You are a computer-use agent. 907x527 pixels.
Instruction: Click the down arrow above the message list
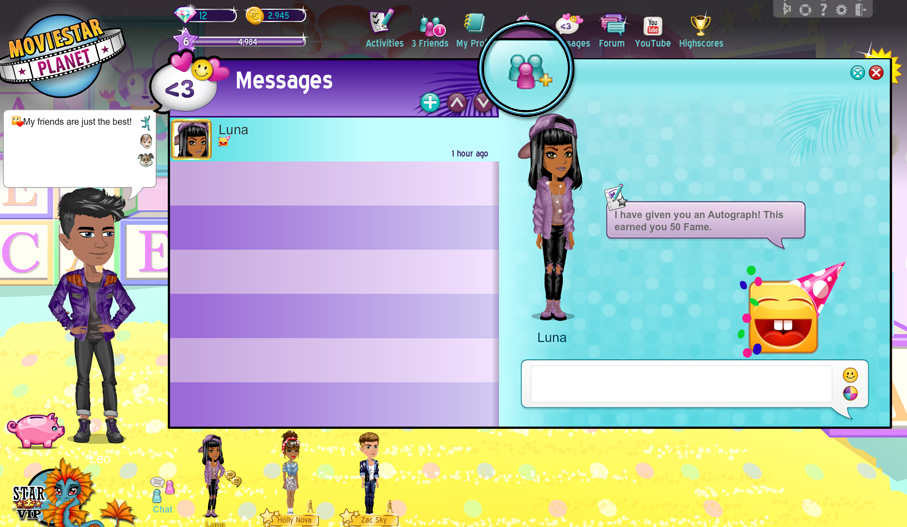click(483, 102)
